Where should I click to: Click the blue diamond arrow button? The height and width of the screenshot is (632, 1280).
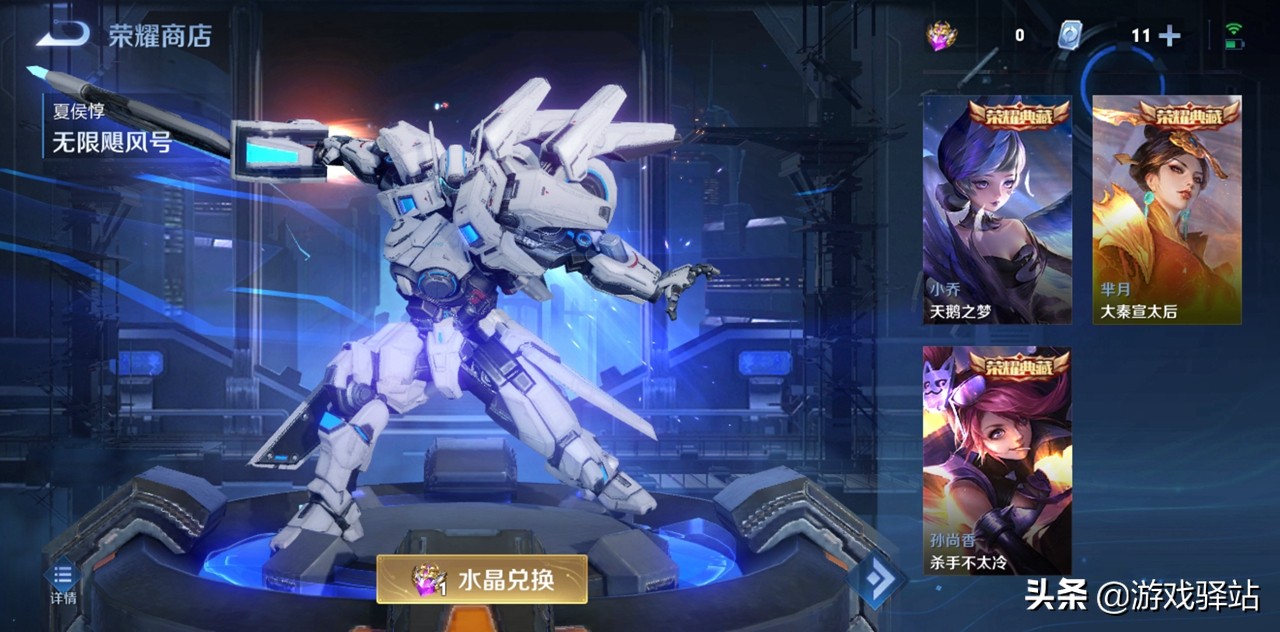877,578
